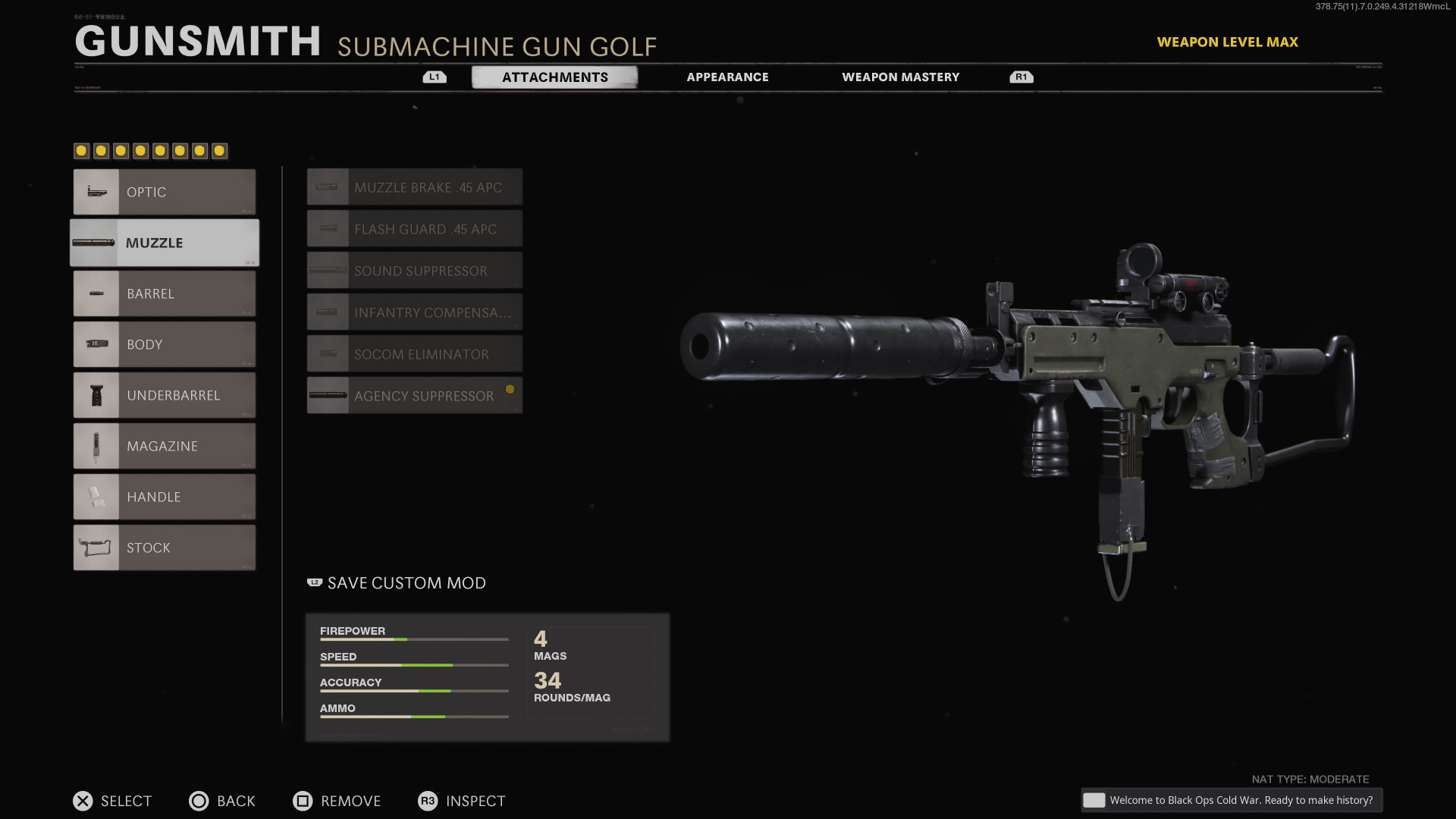
Task: Select the Optic attachment category
Action: click(x=165, y=192)
